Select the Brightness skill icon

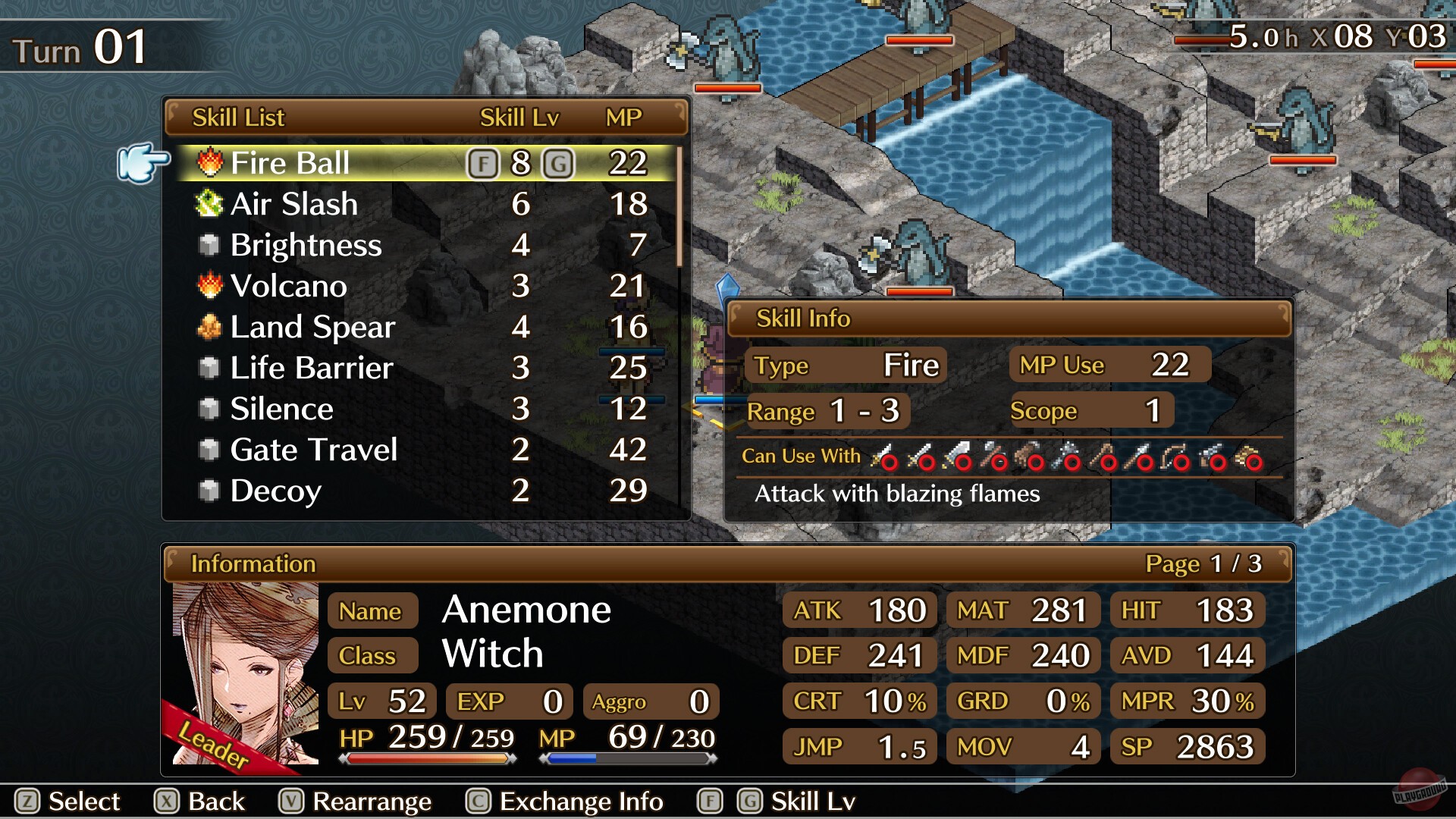[x=209, y=244]
